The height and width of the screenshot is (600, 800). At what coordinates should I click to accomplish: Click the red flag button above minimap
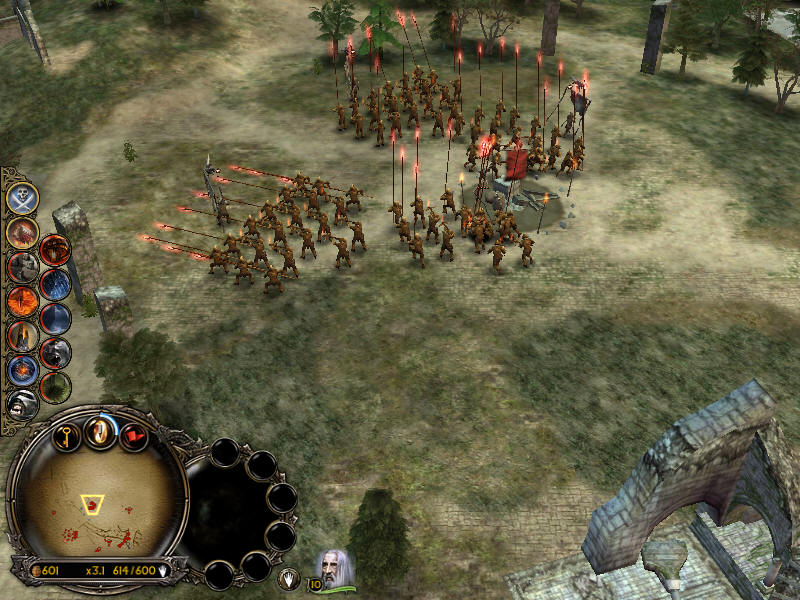pos(133,437)
